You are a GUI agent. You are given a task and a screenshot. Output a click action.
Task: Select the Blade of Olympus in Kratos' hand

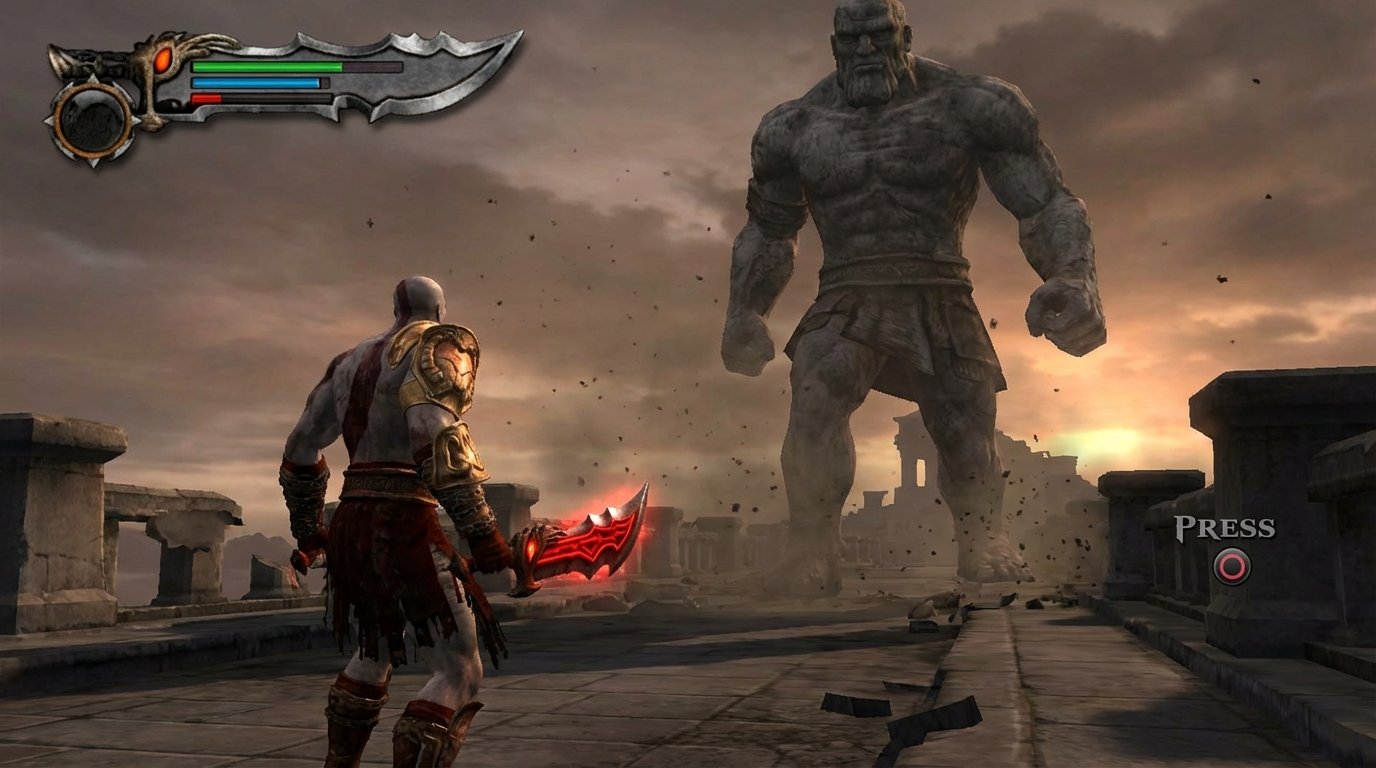point(590,540)
